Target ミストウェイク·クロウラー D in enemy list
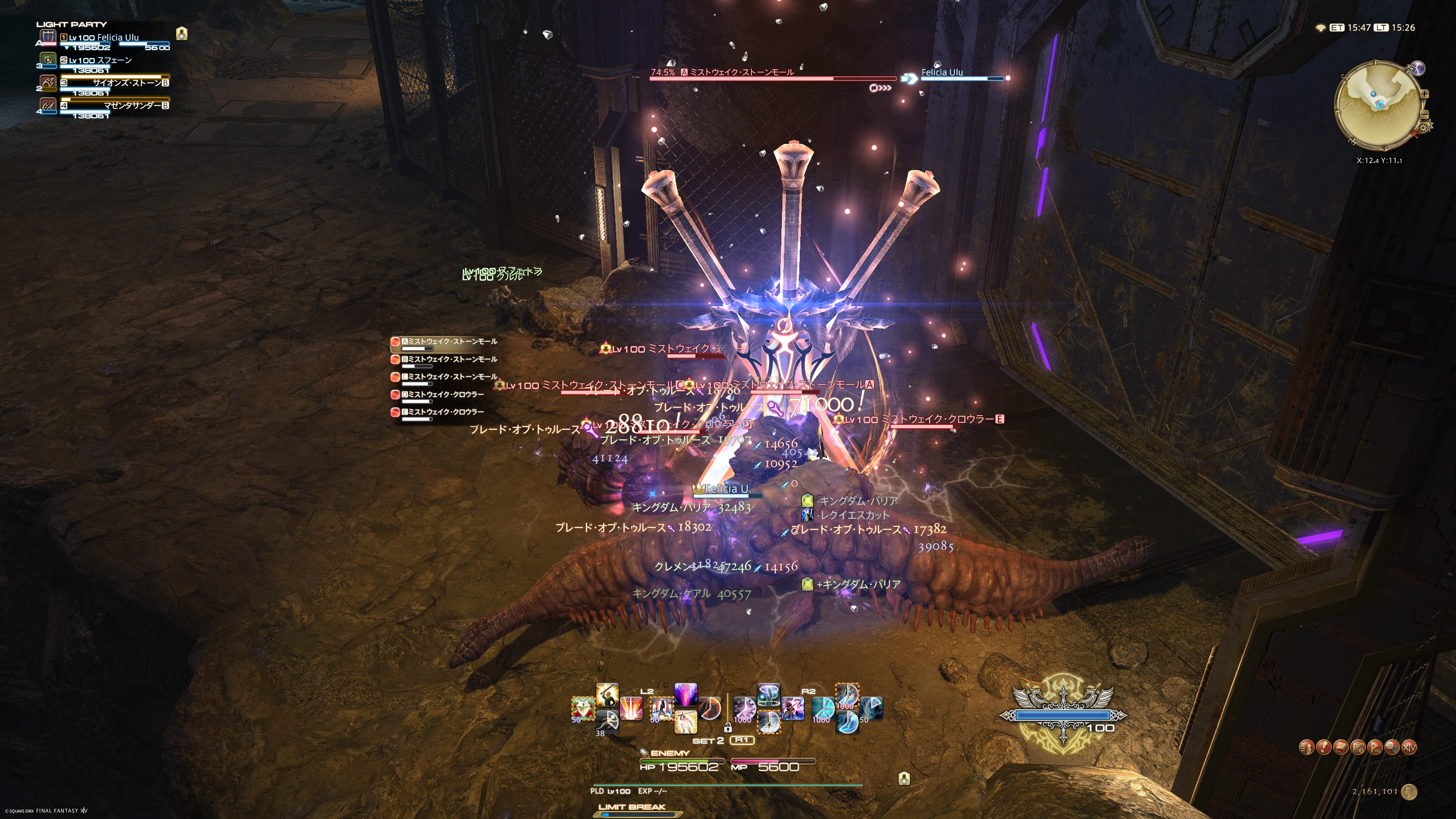Viewport: 1456px width, 819px height. pos(444,394)
